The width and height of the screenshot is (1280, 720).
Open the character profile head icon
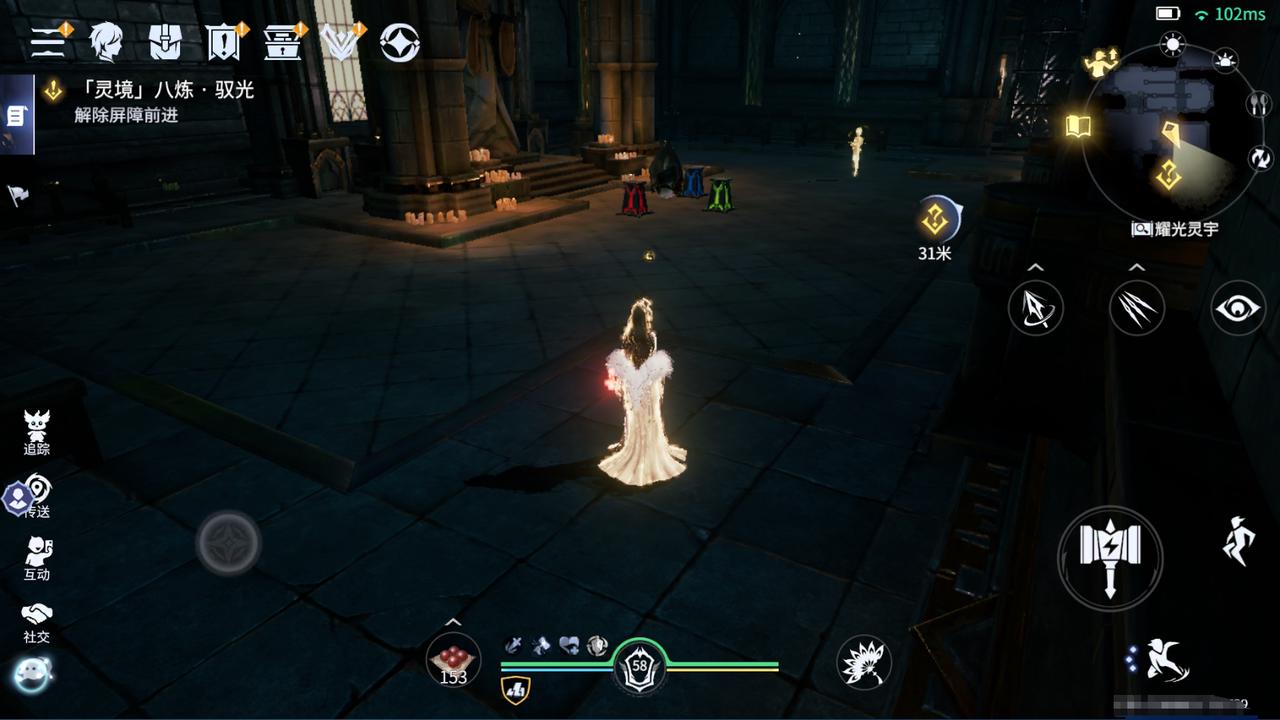106,41
